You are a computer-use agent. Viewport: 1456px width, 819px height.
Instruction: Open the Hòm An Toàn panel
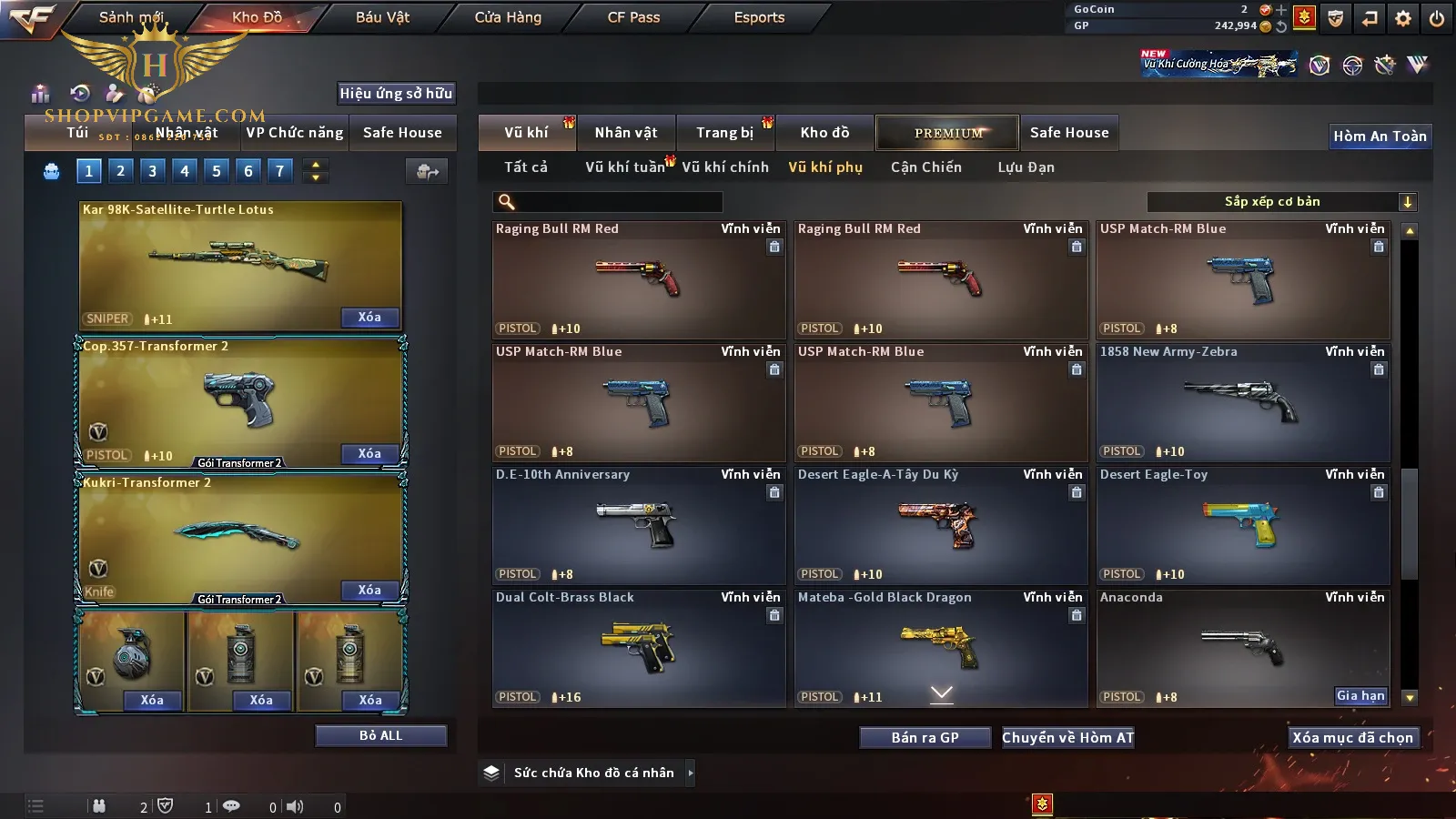coord(1380,136)
